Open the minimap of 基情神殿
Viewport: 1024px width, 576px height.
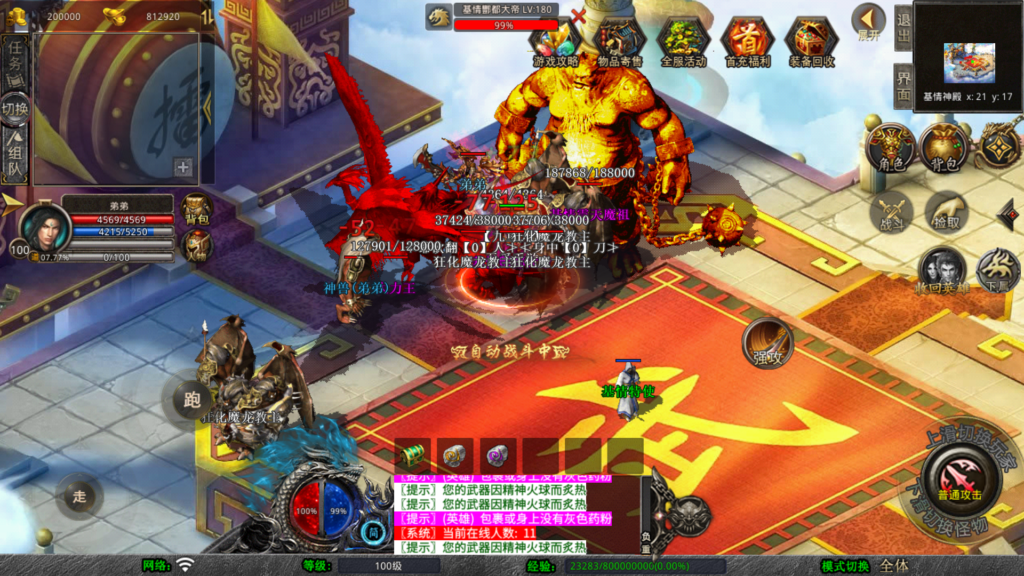coord(968,56)
